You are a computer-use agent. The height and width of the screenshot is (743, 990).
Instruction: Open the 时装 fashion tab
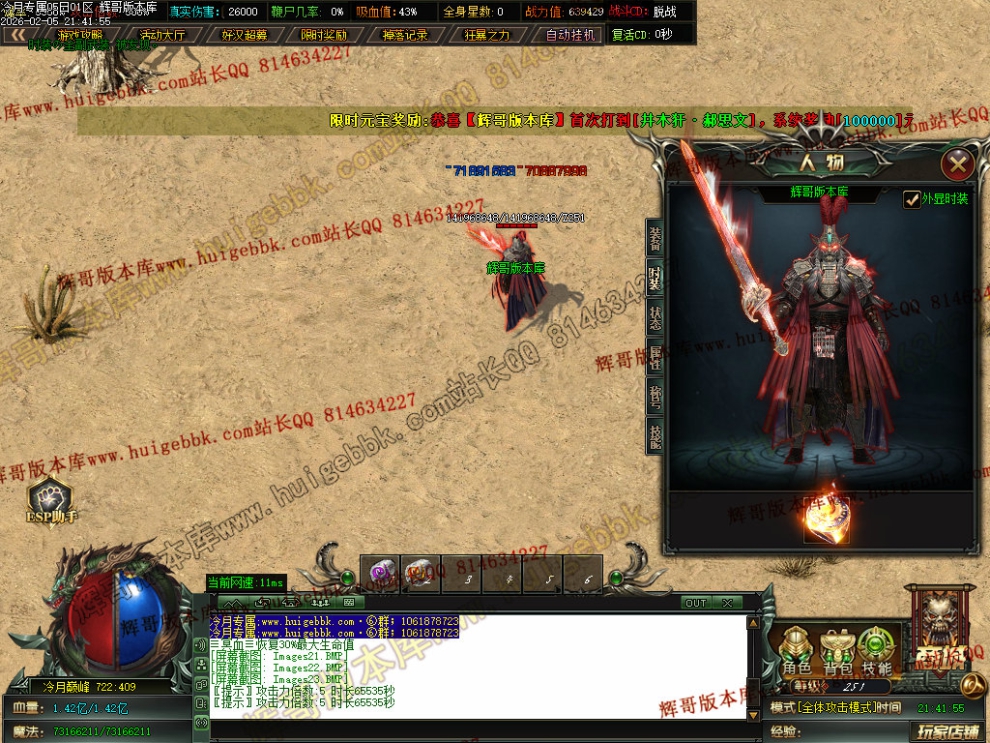pos(655,278)
